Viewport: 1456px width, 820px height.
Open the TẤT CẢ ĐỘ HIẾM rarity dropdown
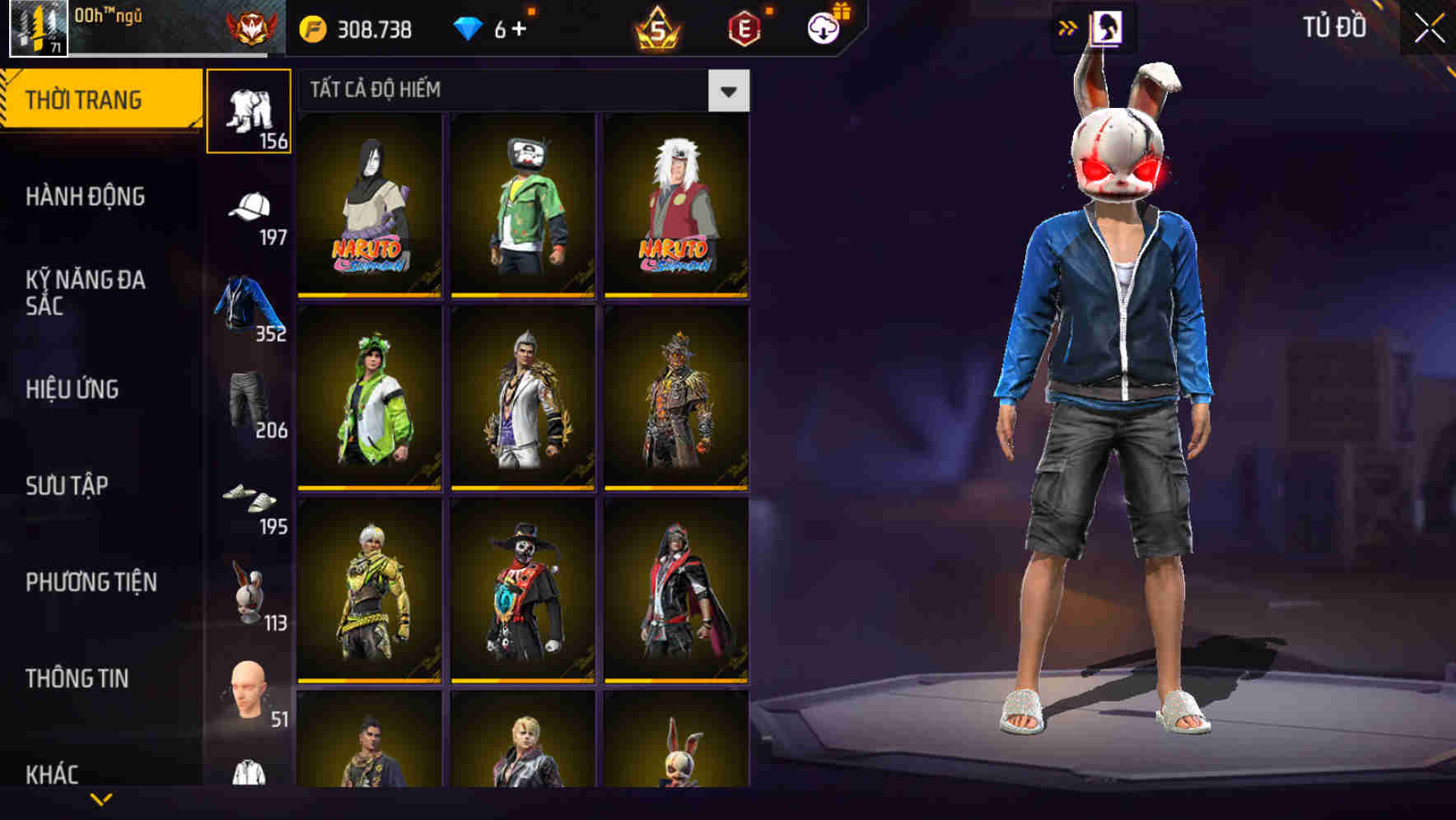(x=729, y=91)
